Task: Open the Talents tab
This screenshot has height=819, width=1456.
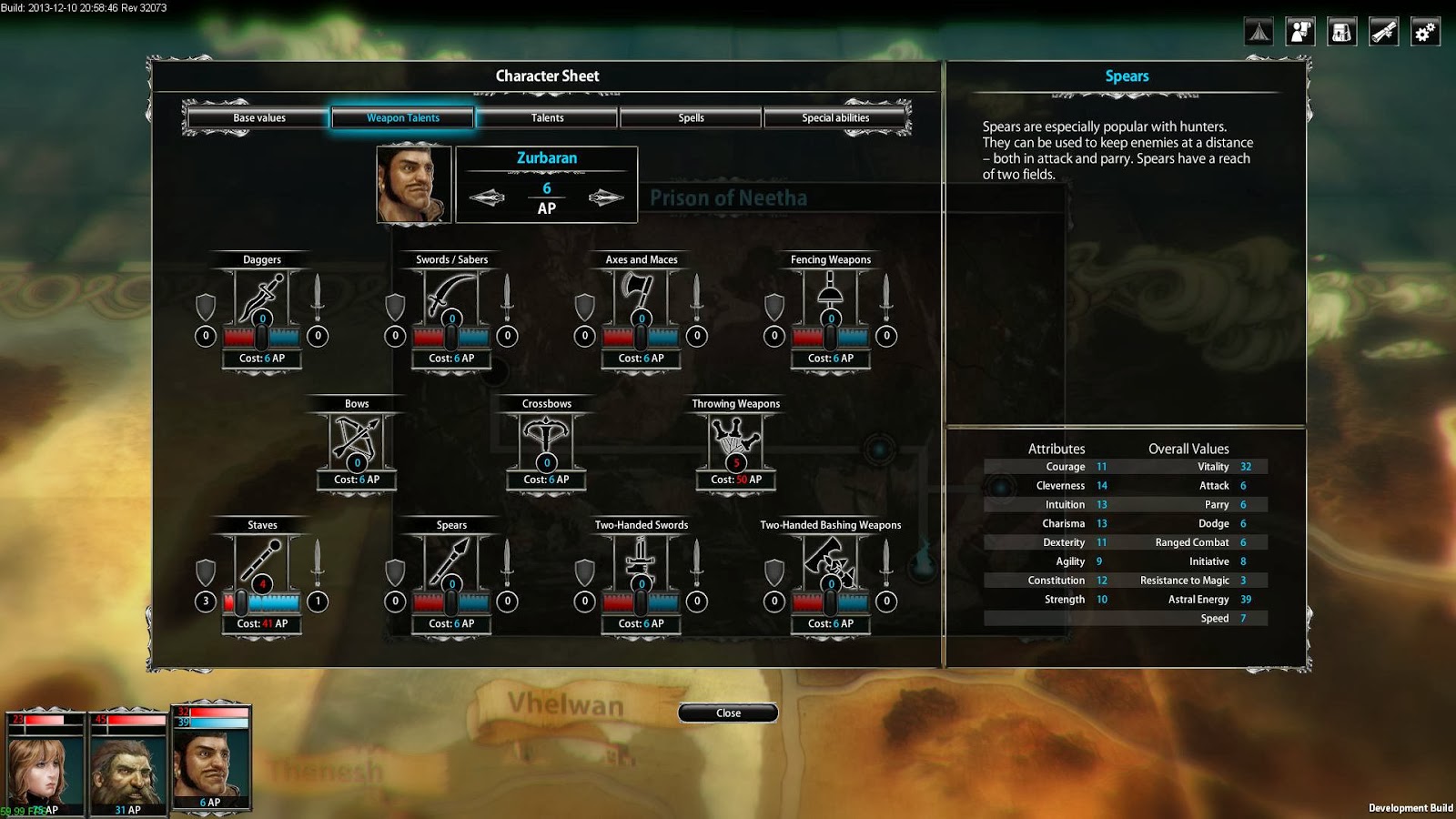Action: click(x=547, y=118)
